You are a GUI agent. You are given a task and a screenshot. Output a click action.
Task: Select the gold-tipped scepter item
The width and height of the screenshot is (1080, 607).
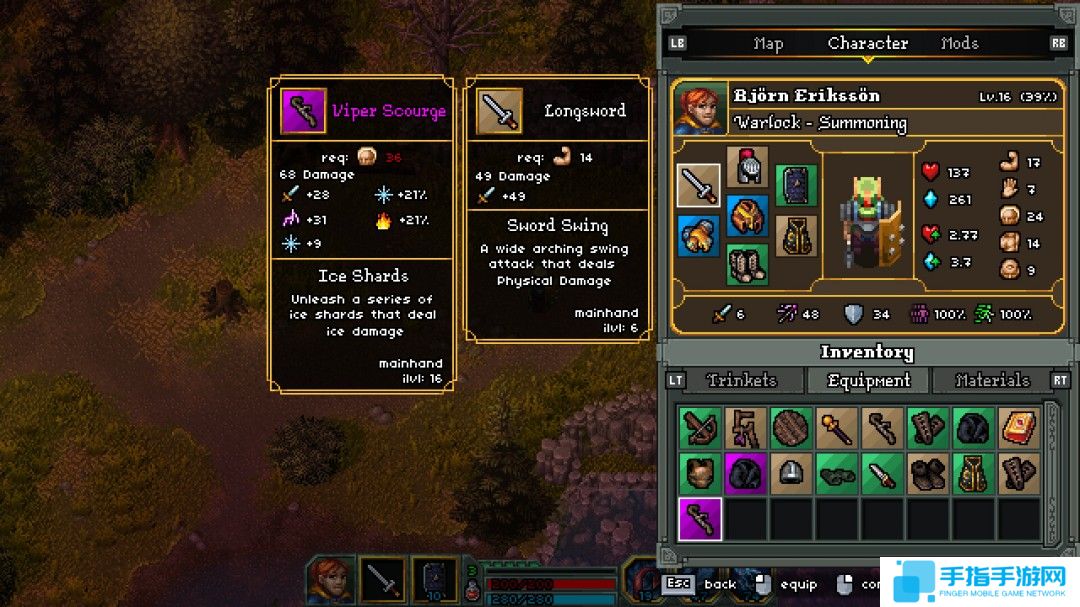tap(836, 427)
